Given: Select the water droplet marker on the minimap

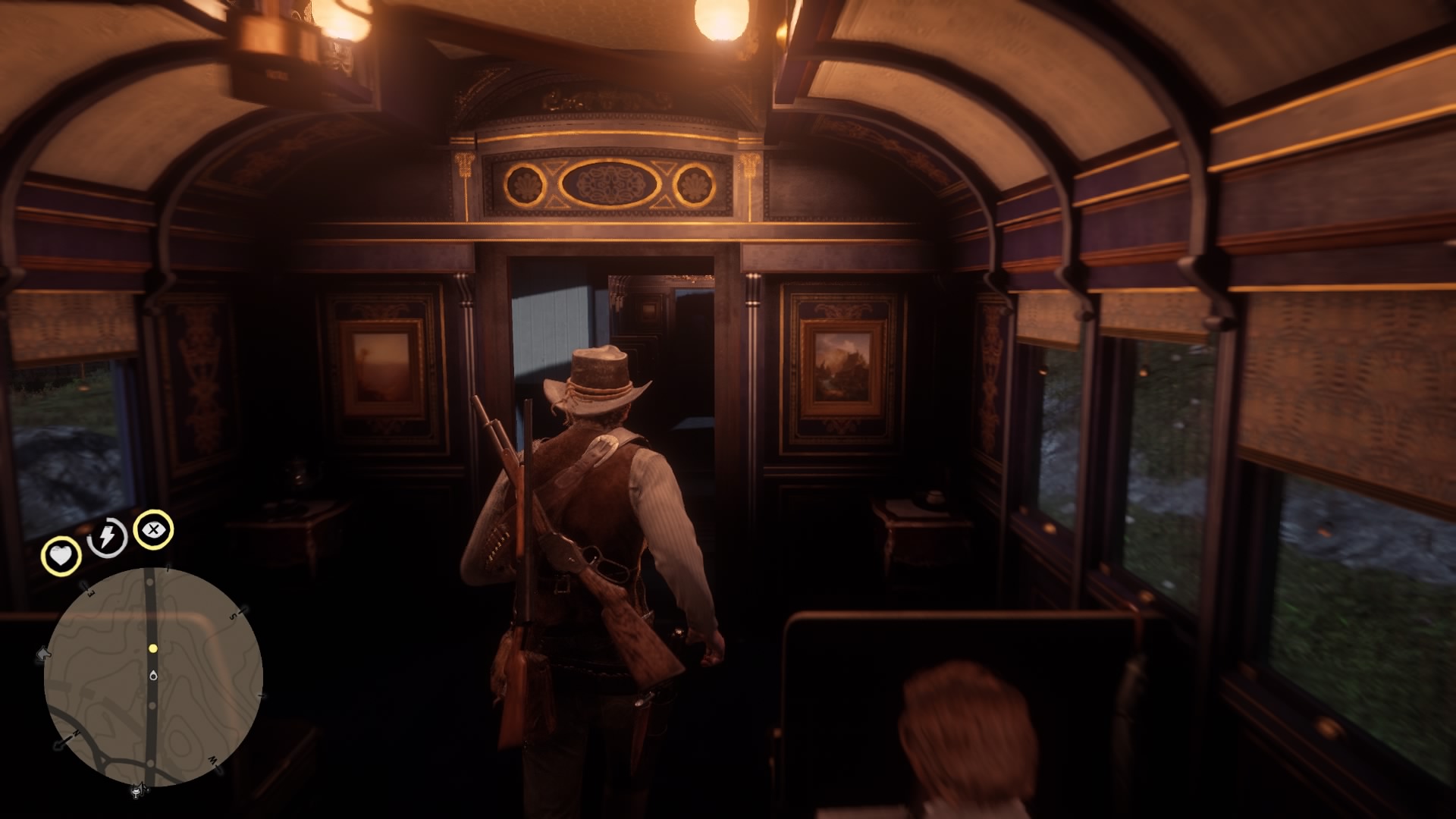Looking at the screenshot, I should pyautogui.click(x=153, y=676).
